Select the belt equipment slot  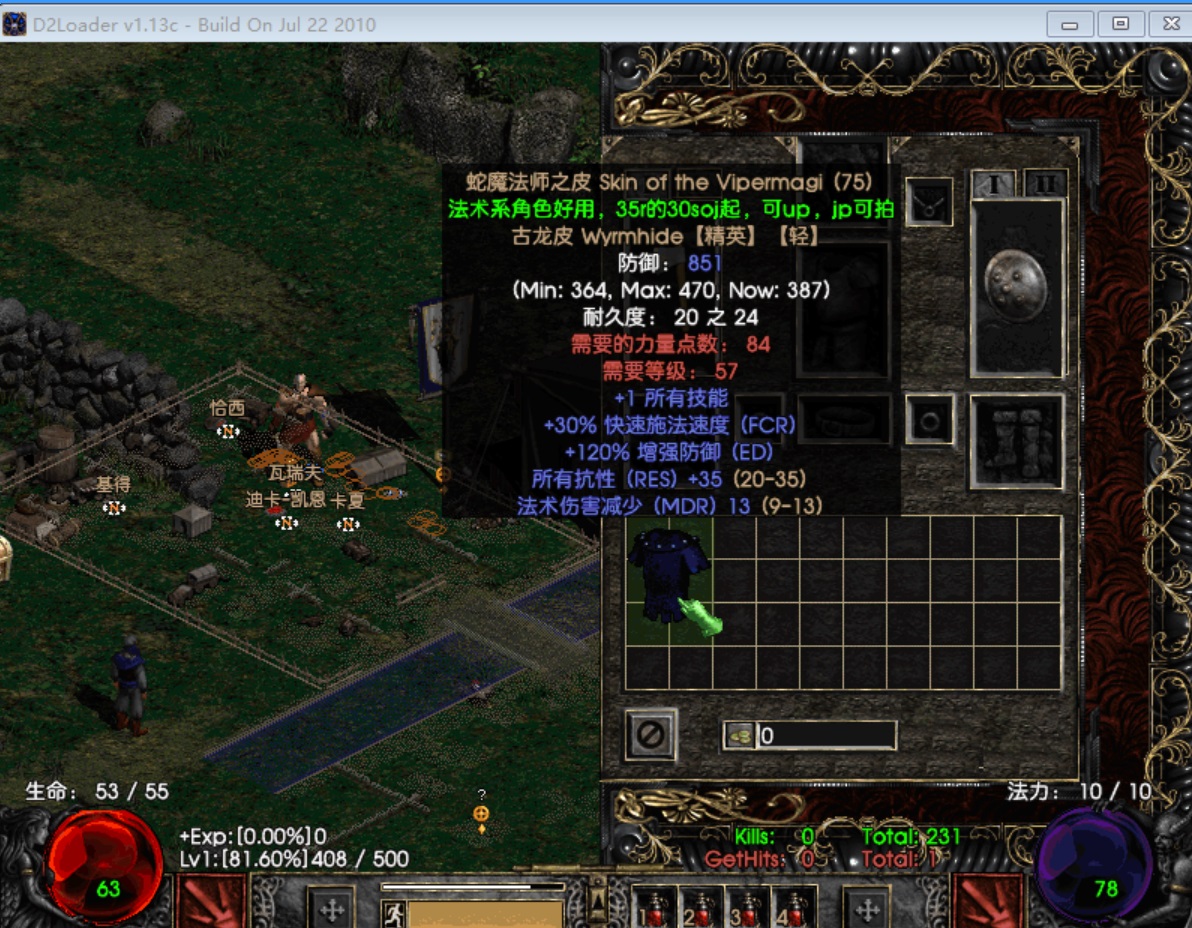click(845, 419)
